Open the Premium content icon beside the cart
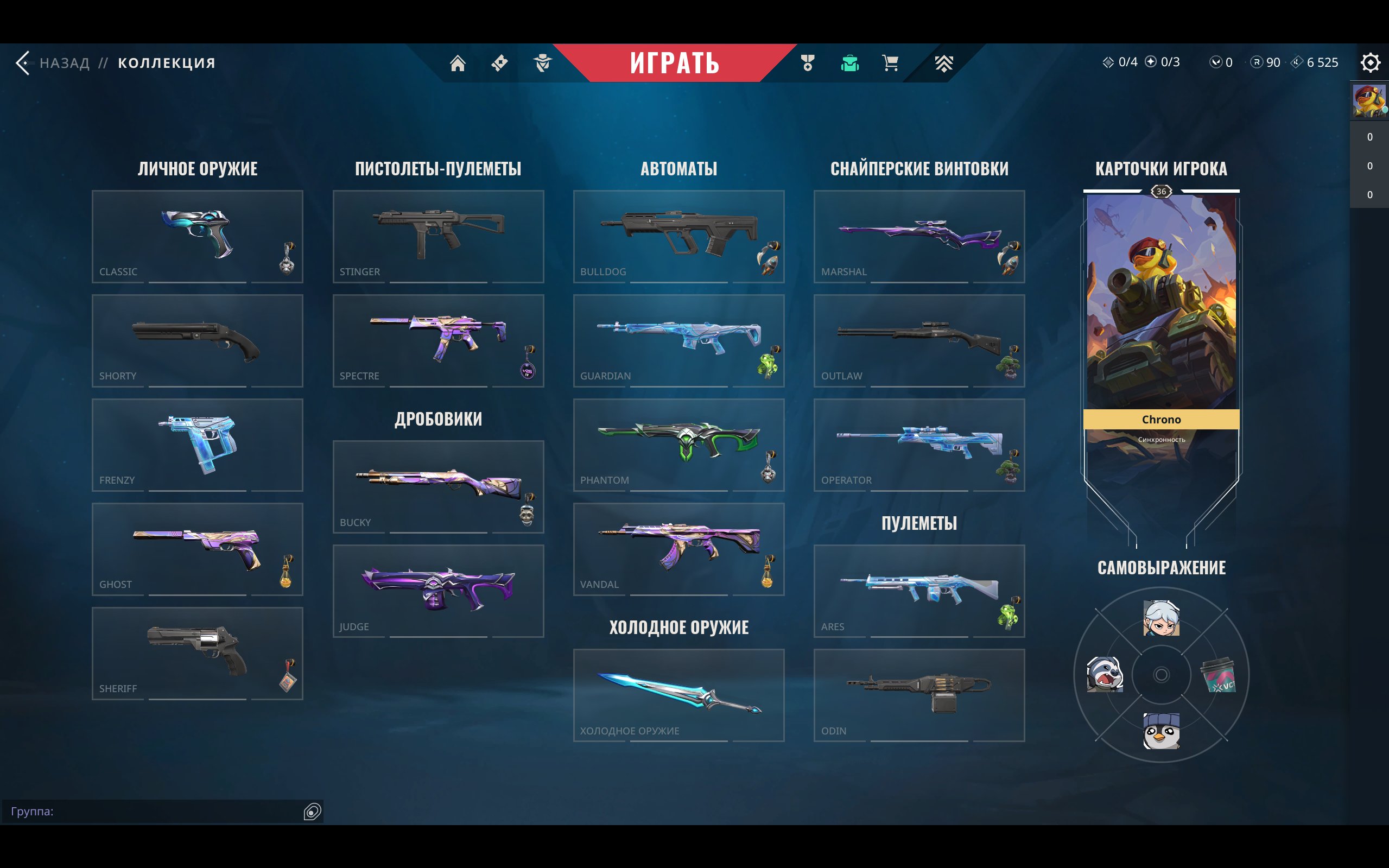The width and height of the screenshot is (1389, 868). (944, 63)
